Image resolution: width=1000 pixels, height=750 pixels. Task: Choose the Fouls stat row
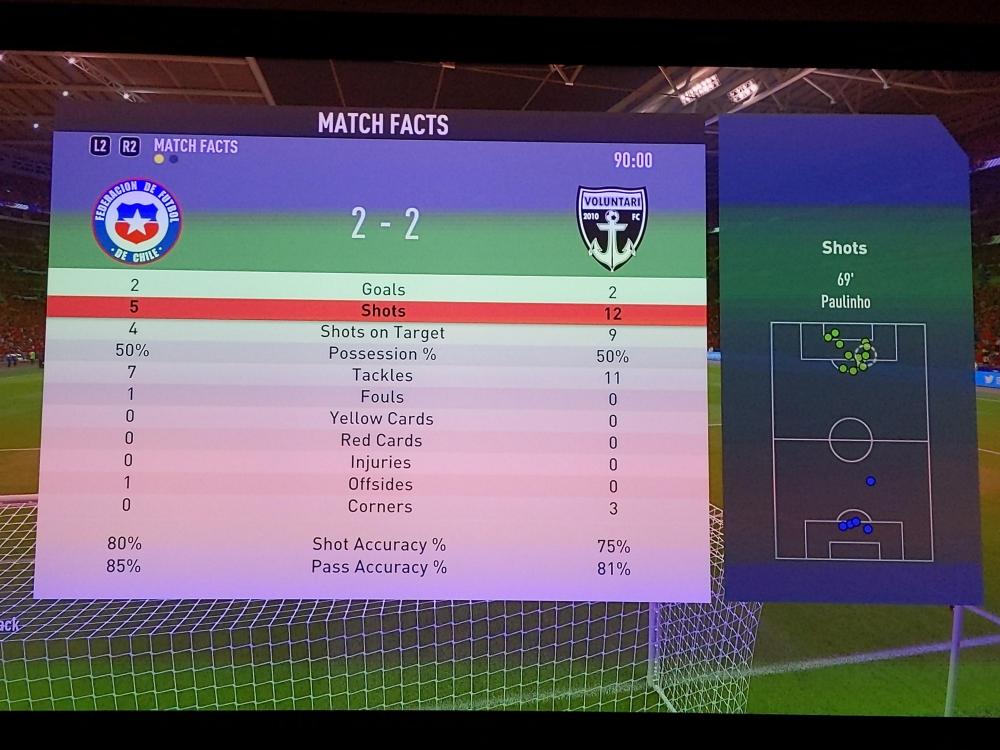[382, 397]
